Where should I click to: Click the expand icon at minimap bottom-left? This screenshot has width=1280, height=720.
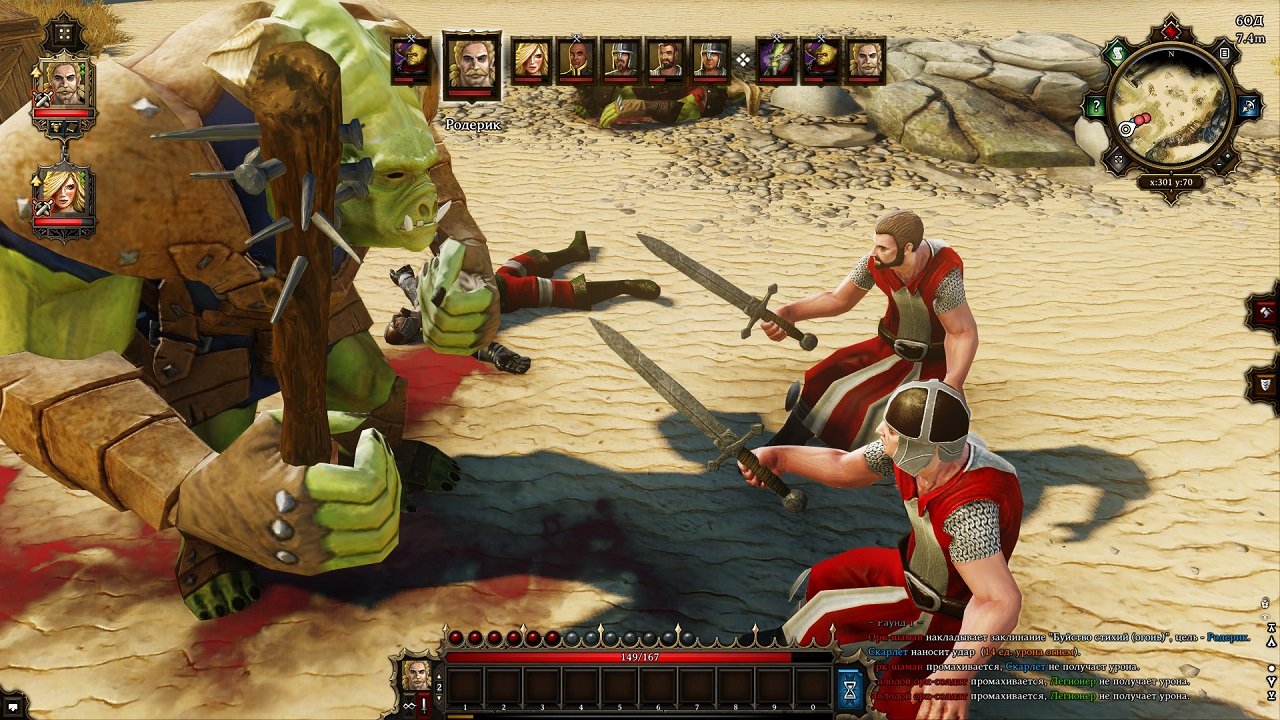pos(1117,157)
